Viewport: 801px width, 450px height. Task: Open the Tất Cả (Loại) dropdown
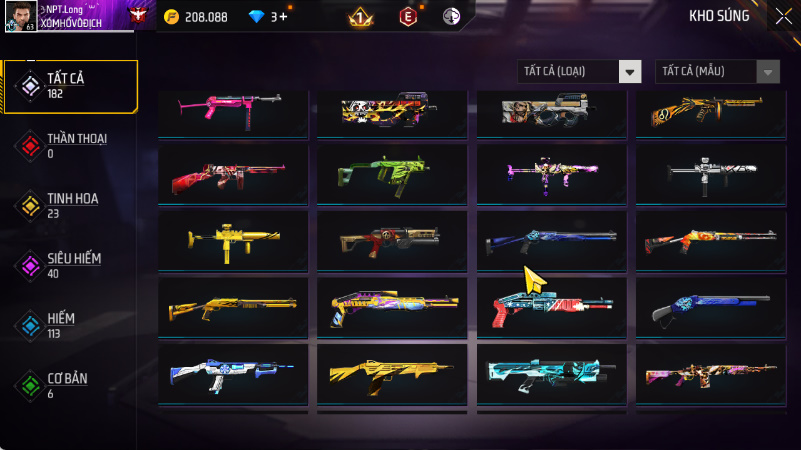pos(579,71)
